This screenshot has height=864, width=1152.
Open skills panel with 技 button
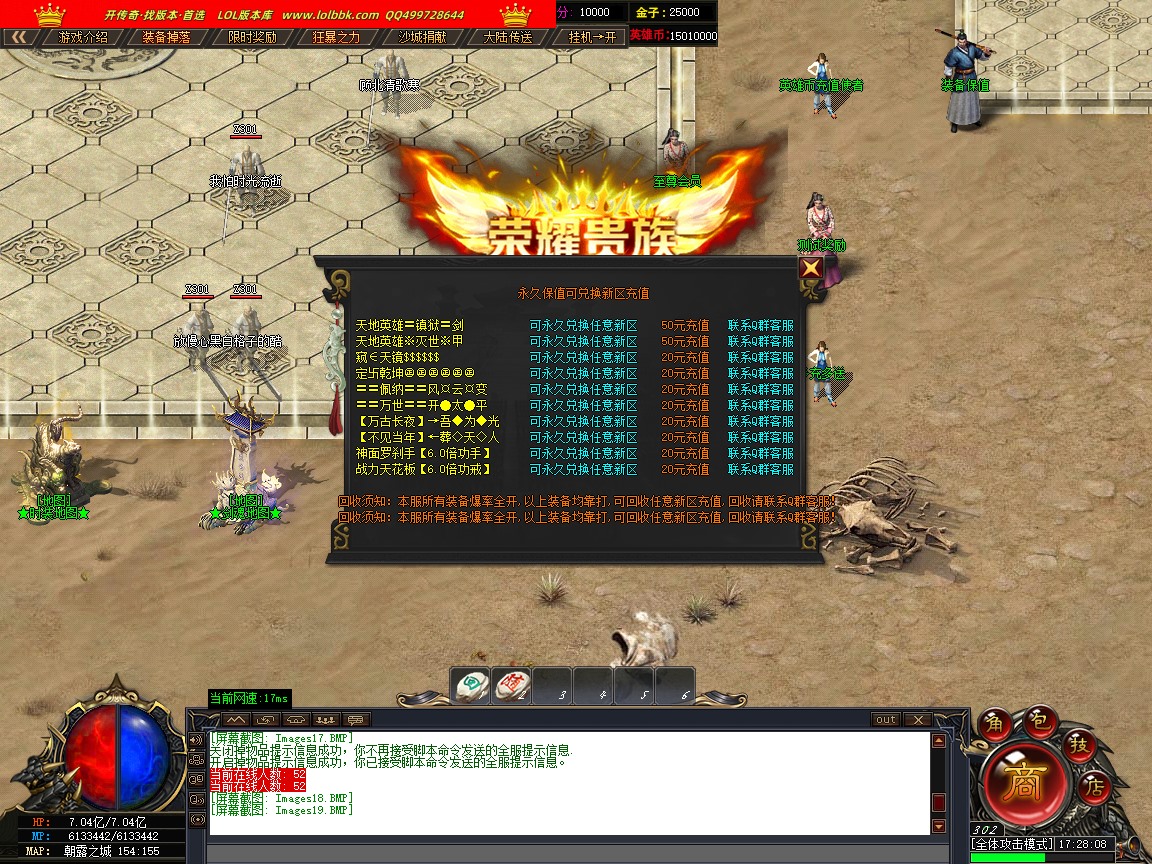(x=1079, y=745)
